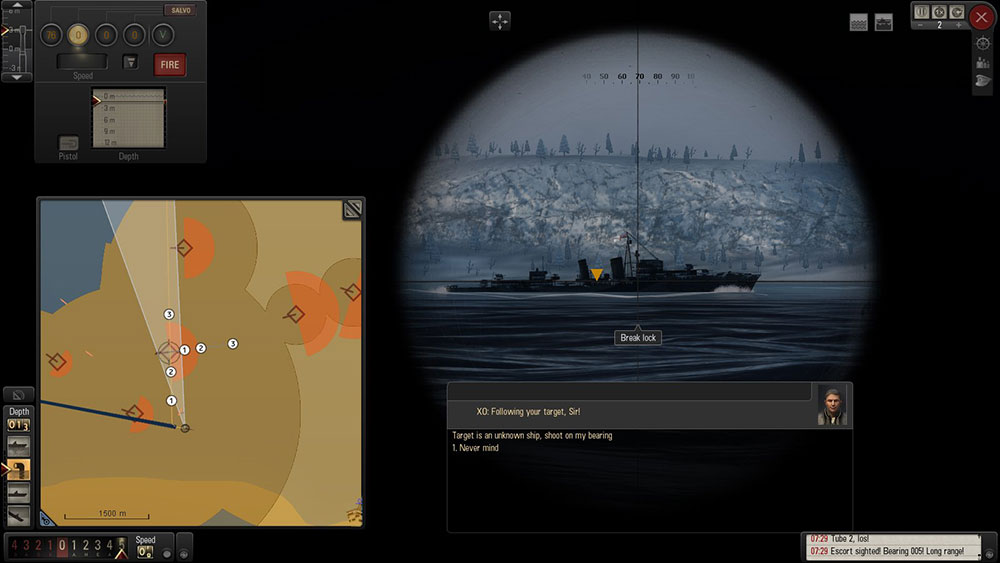The height and width of the screenshot is (563, 1000).
Task: Increase time compression with plus button
Action: 961,23
